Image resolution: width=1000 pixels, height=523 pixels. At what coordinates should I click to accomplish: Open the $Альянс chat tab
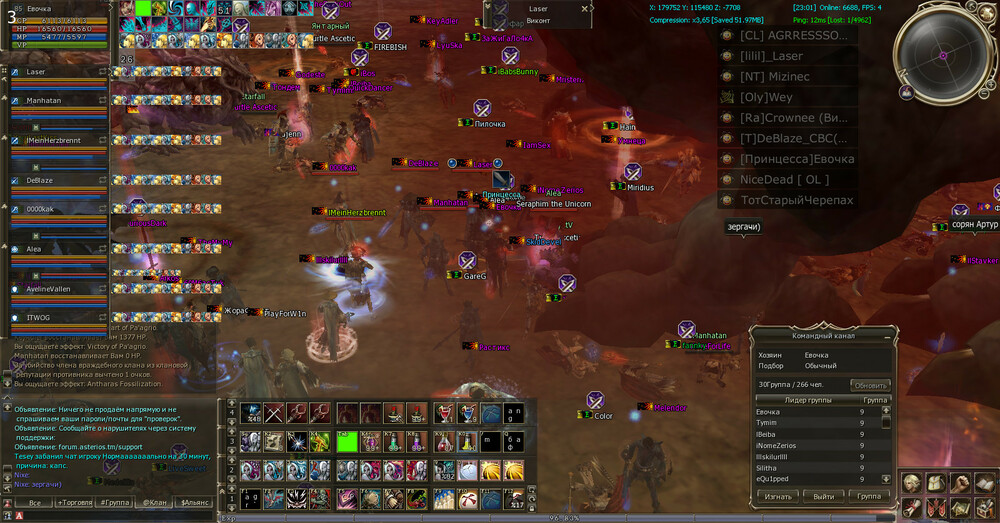[194, 502]
